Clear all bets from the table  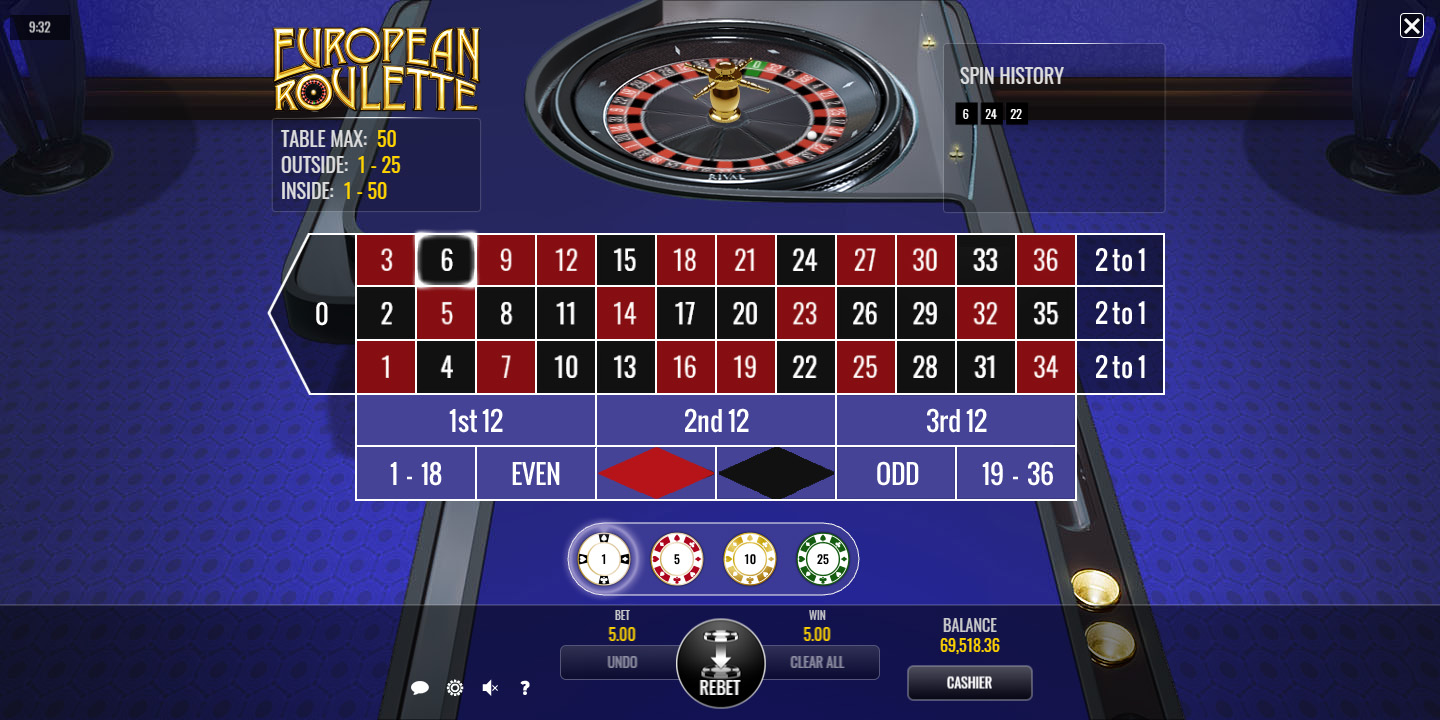(818, 662)
